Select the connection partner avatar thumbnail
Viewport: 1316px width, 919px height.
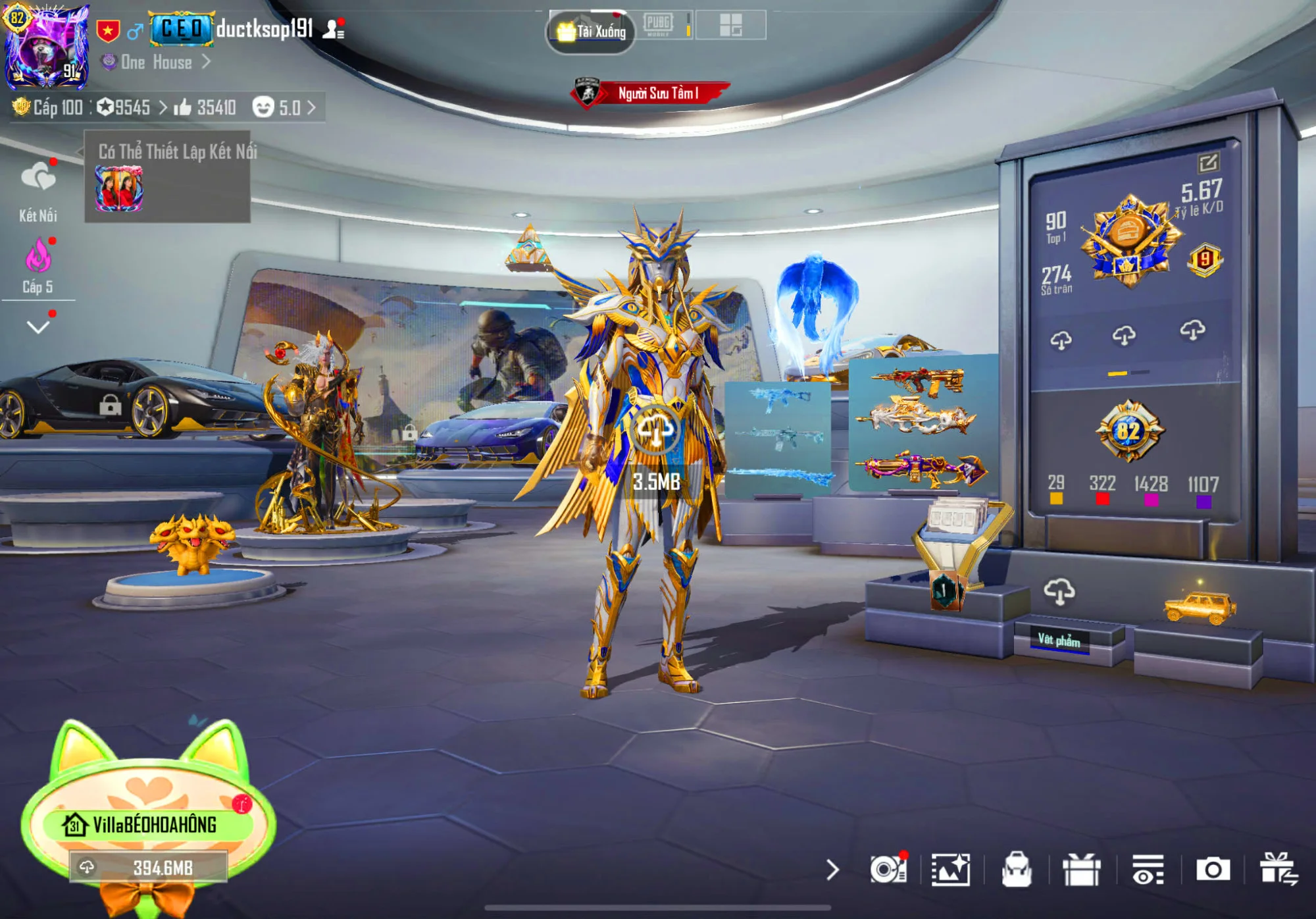[x=119, y=188]
